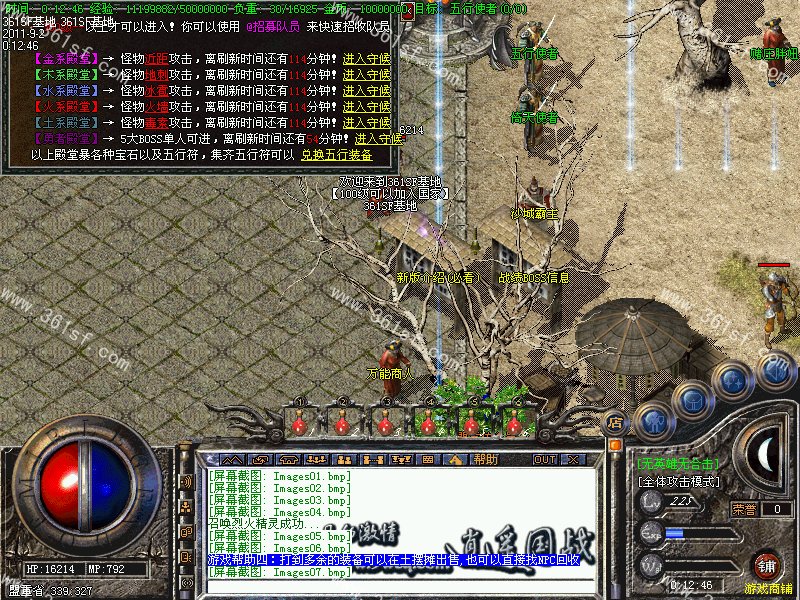Viewport: 800px width, 600px height.
Task: Enter the 土系殿堂 via its 进入守候 link
Action: click(366, 123)
